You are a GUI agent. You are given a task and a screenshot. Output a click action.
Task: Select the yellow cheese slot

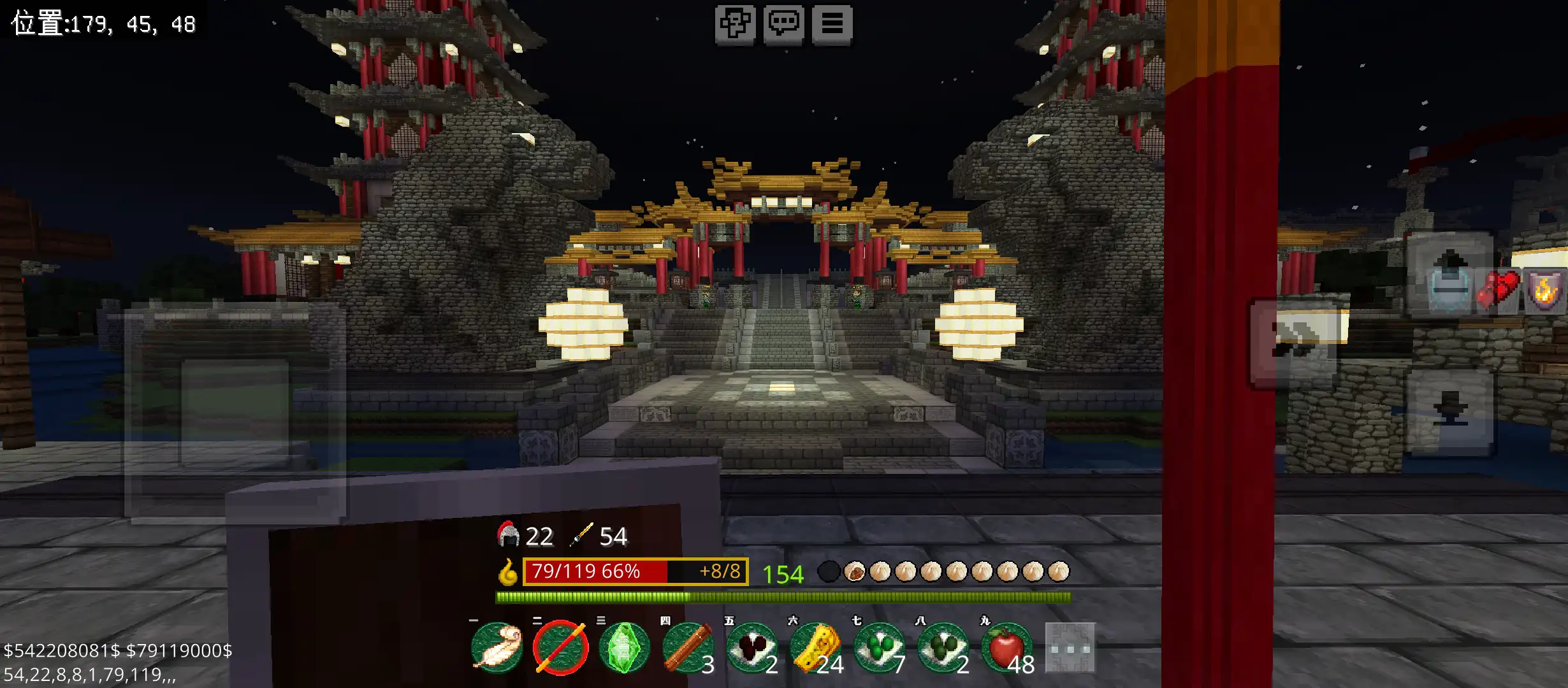pos(816,648)
